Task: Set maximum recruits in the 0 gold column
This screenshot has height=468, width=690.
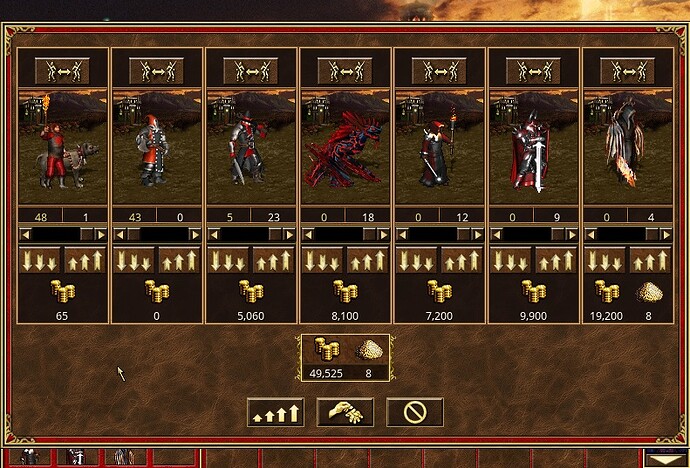Action: [180, 260]
